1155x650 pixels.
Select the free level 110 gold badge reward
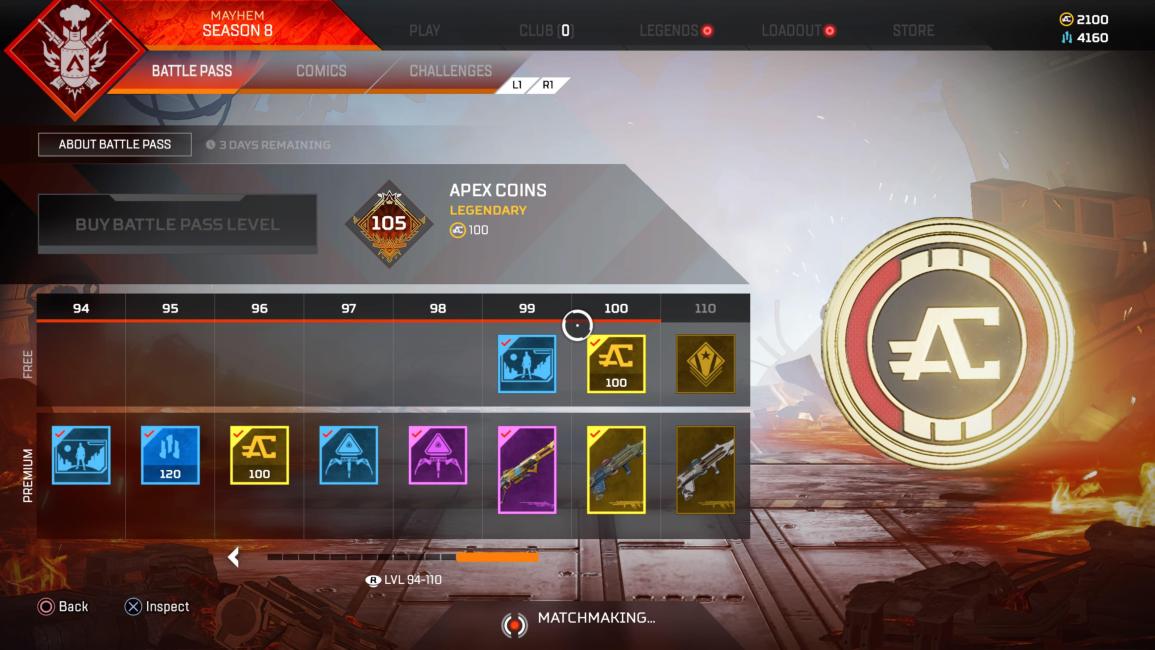(x=705, y=364)
